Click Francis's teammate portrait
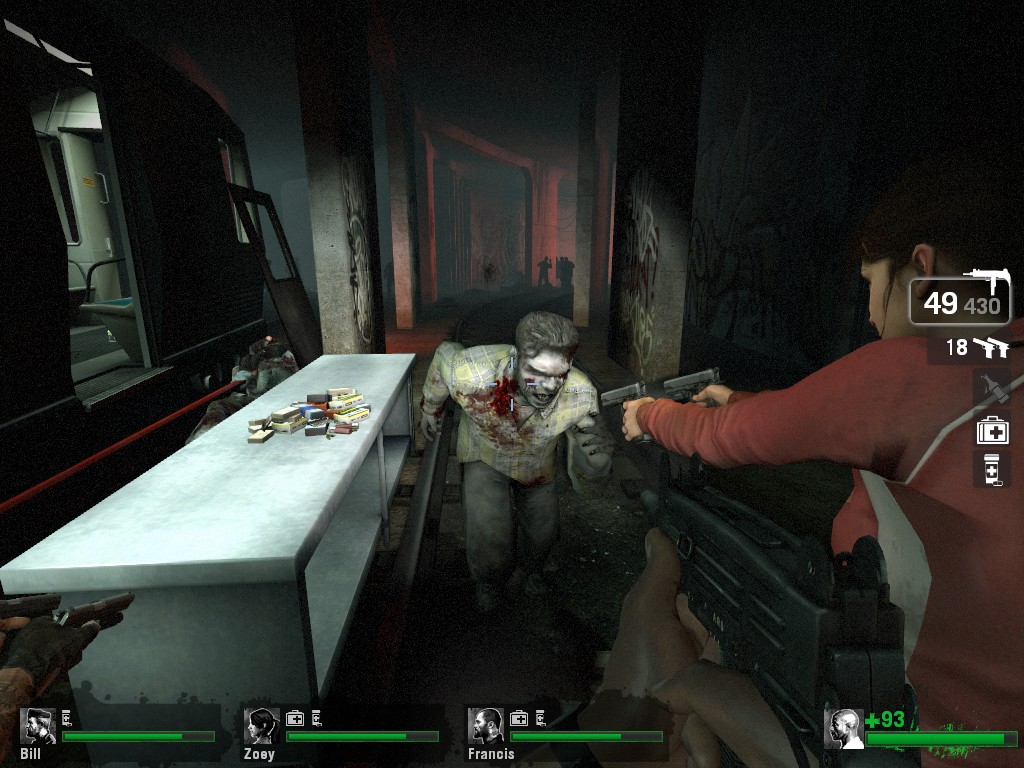Screen dimensions: 1024x768 coord(486,727)
